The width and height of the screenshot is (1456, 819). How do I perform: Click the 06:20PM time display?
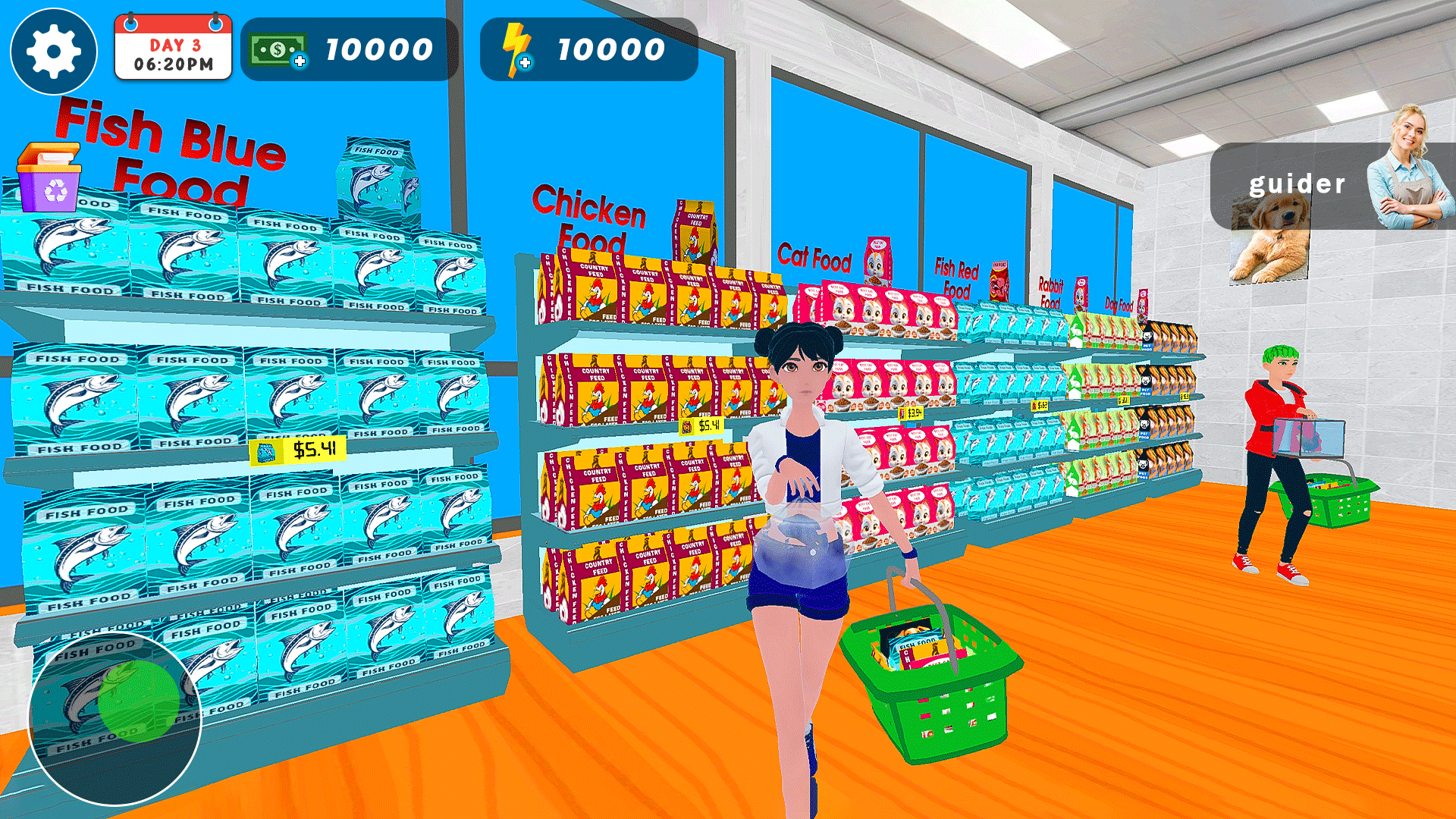(x=172, y=63)
